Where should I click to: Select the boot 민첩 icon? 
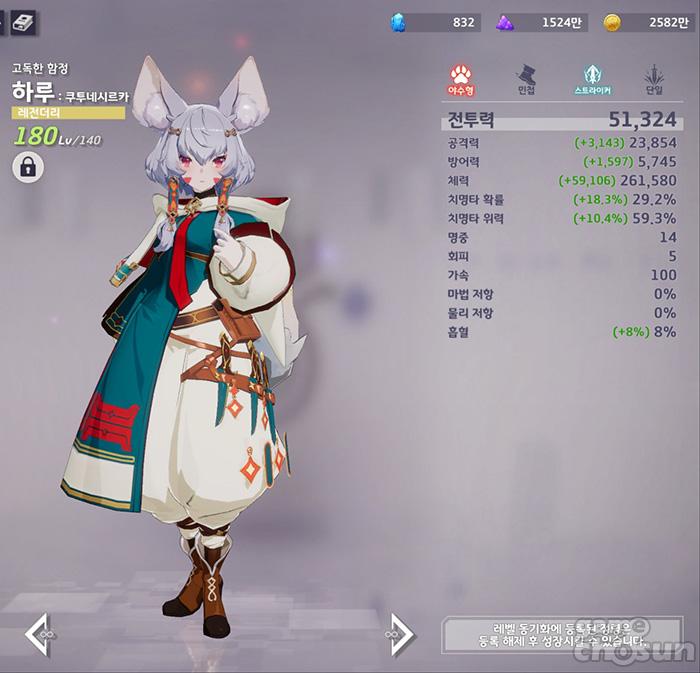pos(526,76)
